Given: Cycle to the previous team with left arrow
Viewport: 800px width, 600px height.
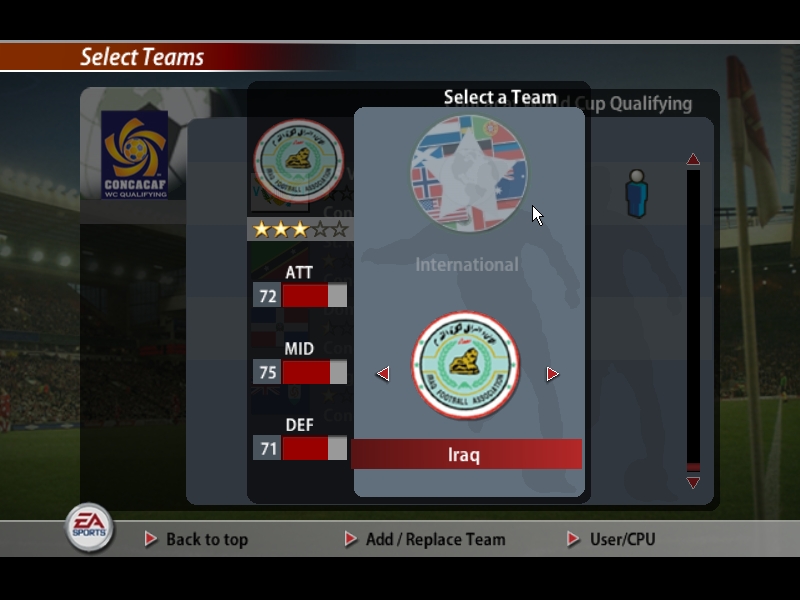Looking at the screenshot, I should coord(382,374).
